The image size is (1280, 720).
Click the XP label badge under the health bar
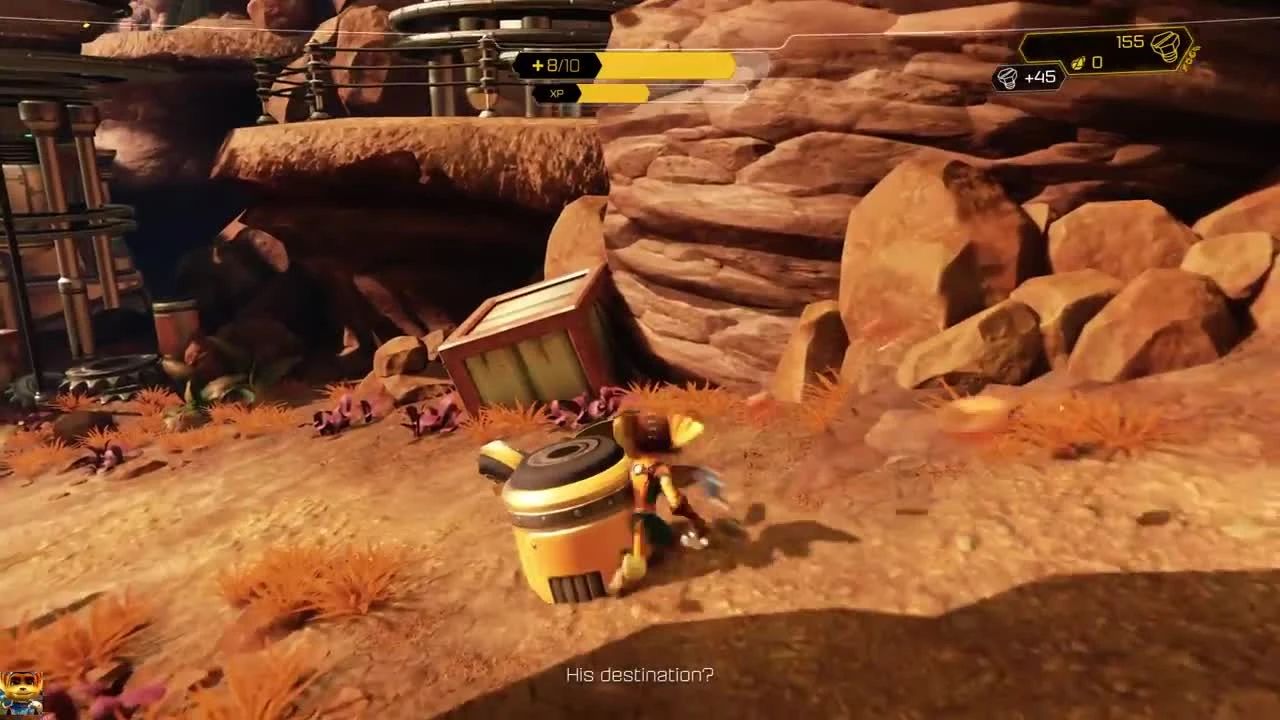point(556,93)
